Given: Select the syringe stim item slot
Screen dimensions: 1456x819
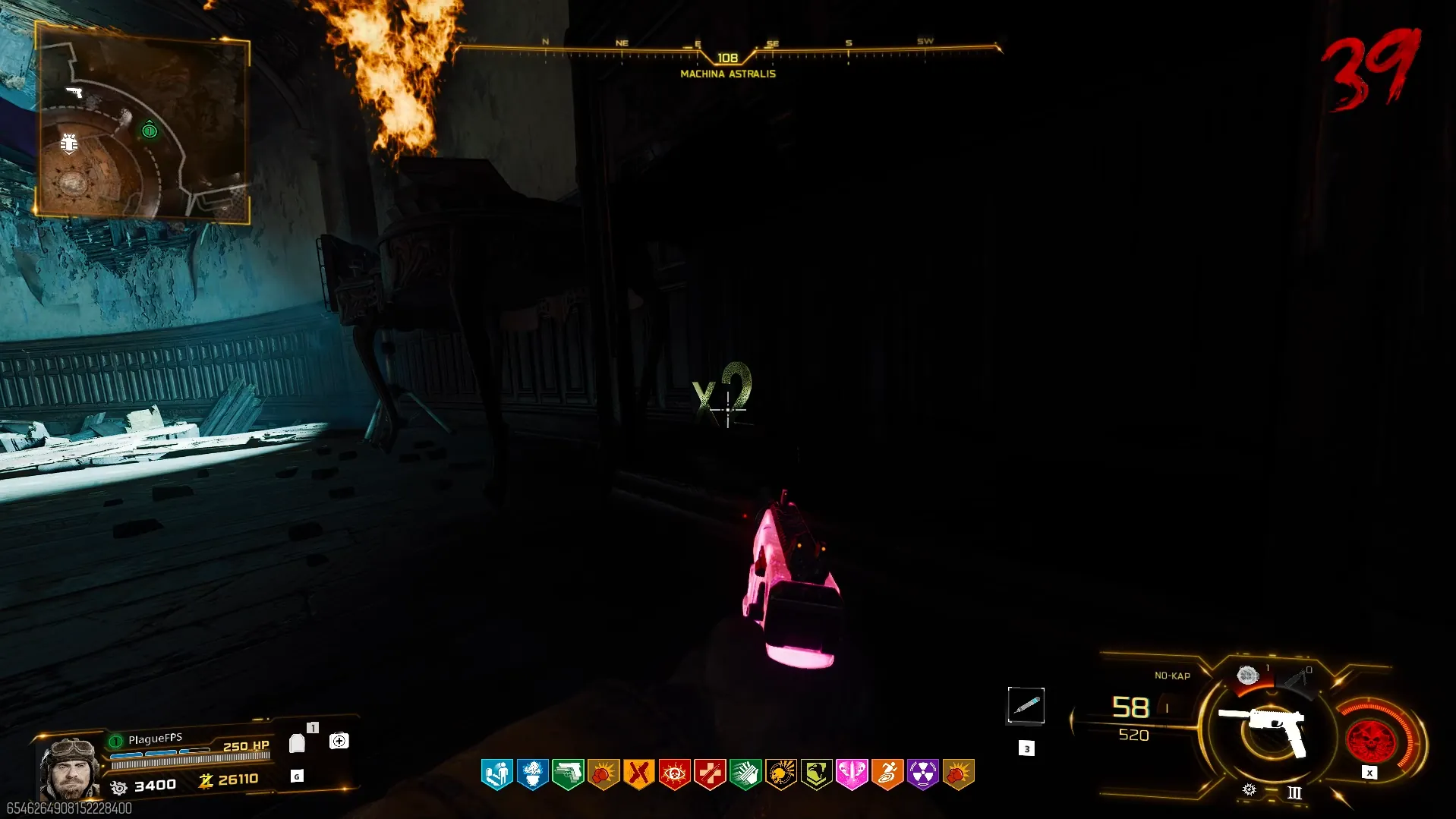Looking at the screenshot, I should [x=1026, y=706].
